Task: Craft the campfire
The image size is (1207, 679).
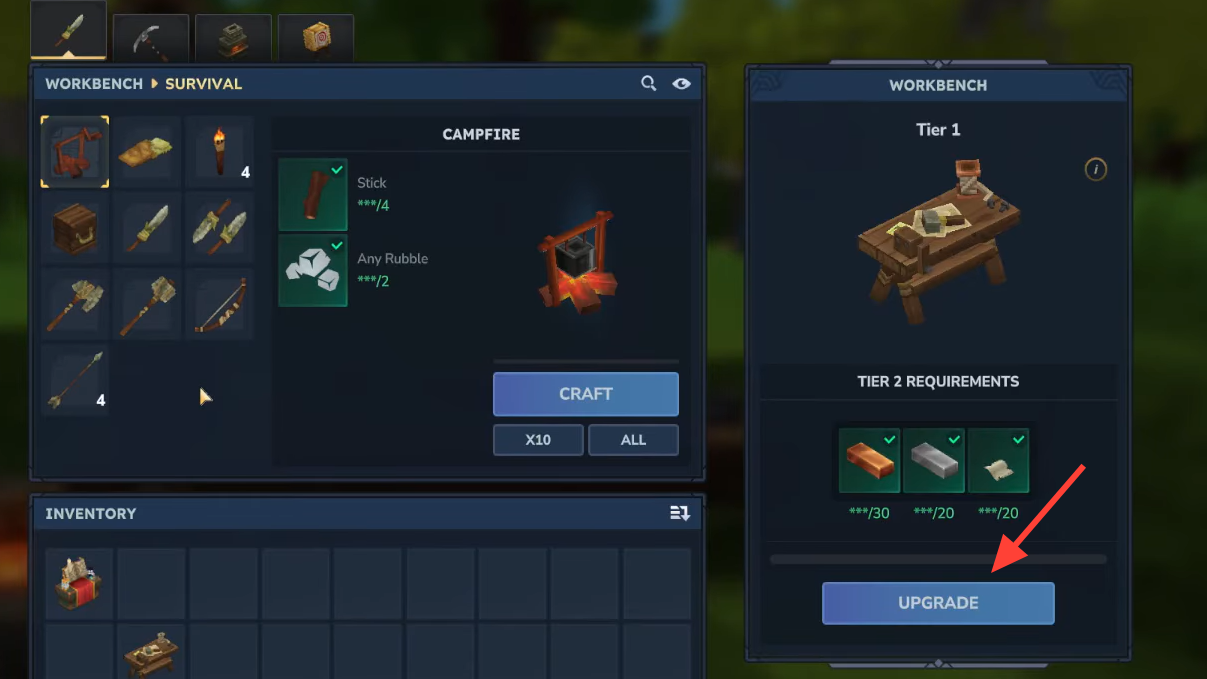Action: 585,394
